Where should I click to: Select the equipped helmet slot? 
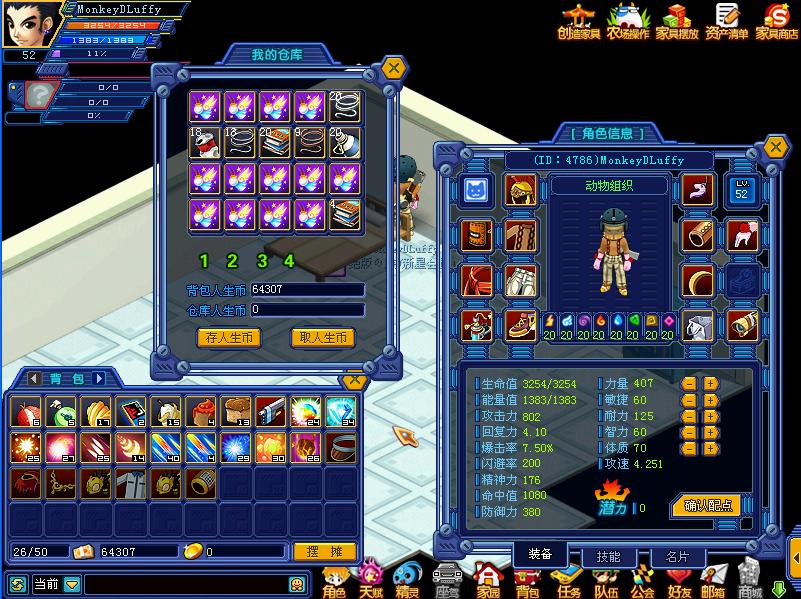pyautogui.click(x=520, y=190)
